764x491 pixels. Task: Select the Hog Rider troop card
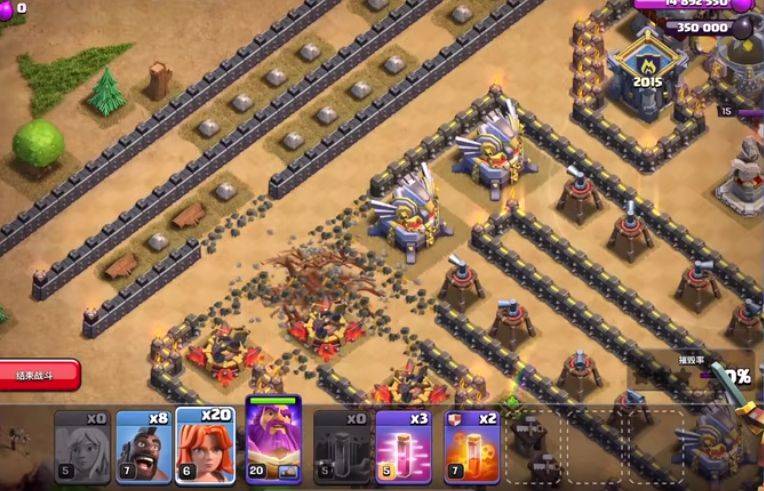tap(143, 447)
